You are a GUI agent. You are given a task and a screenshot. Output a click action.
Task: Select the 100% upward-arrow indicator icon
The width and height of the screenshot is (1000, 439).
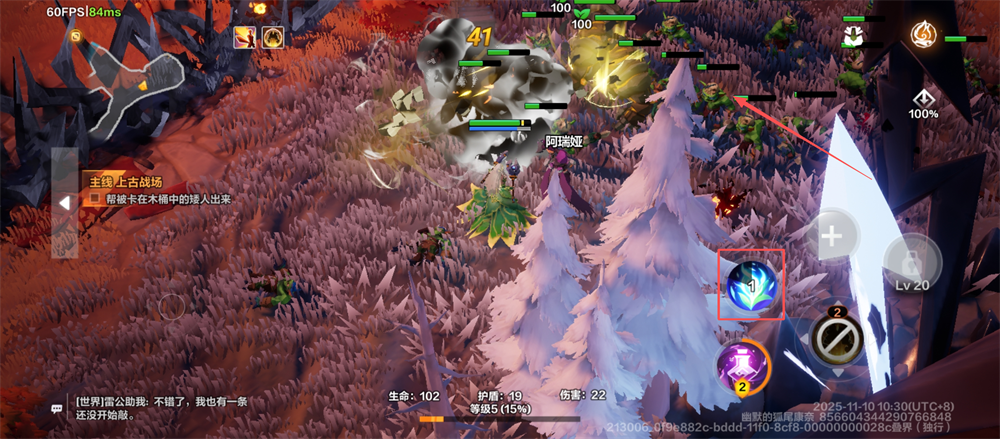click(923, 99)
